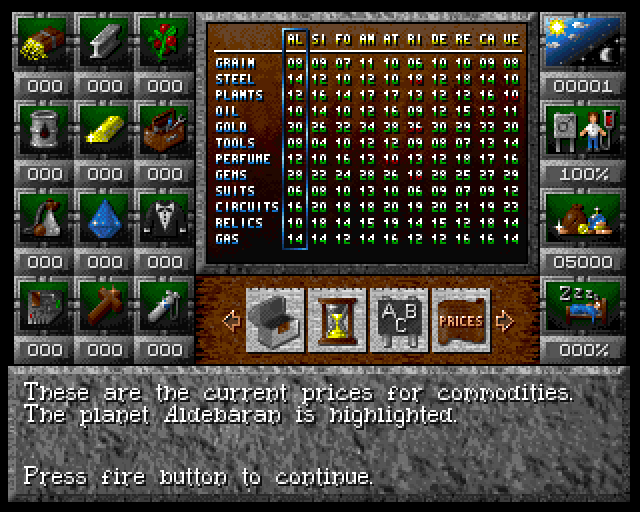Click the hourglass wait button
The image size is (640, 512).
[x=337, y=320]
